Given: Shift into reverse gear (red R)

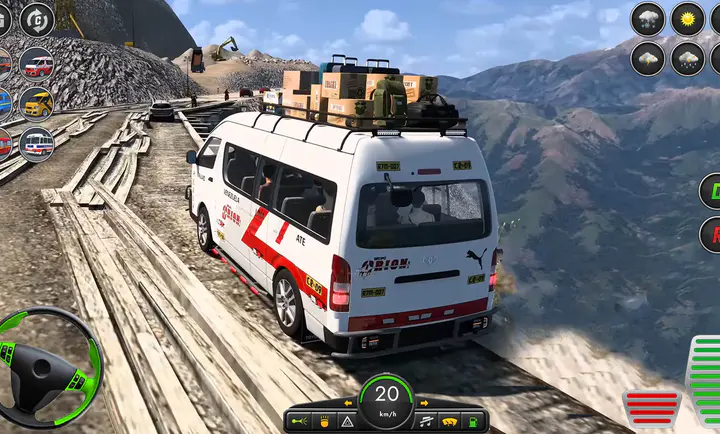Looking at the screenshot, I should 711,234.
